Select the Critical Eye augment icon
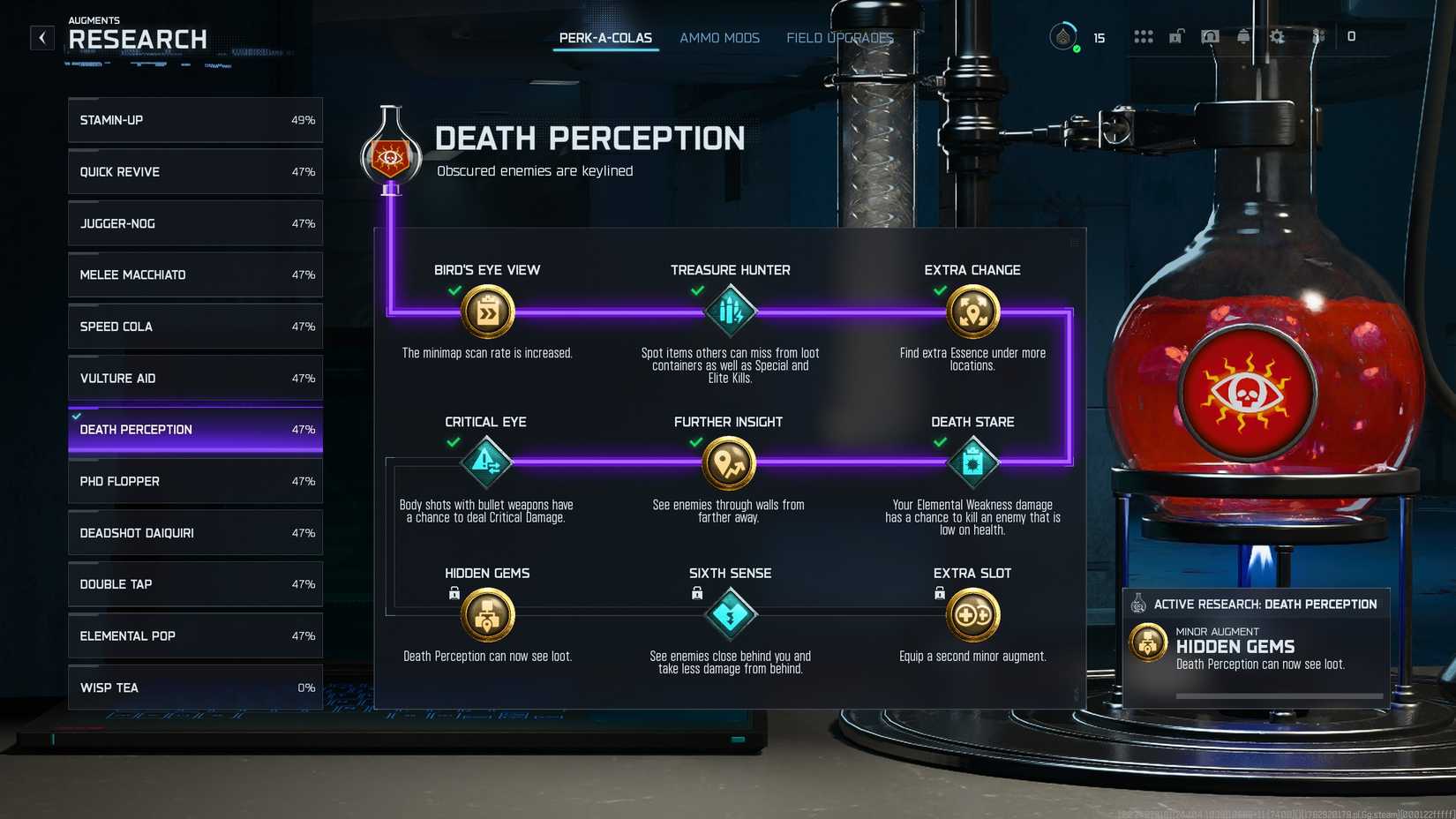 tap(486, 462)
